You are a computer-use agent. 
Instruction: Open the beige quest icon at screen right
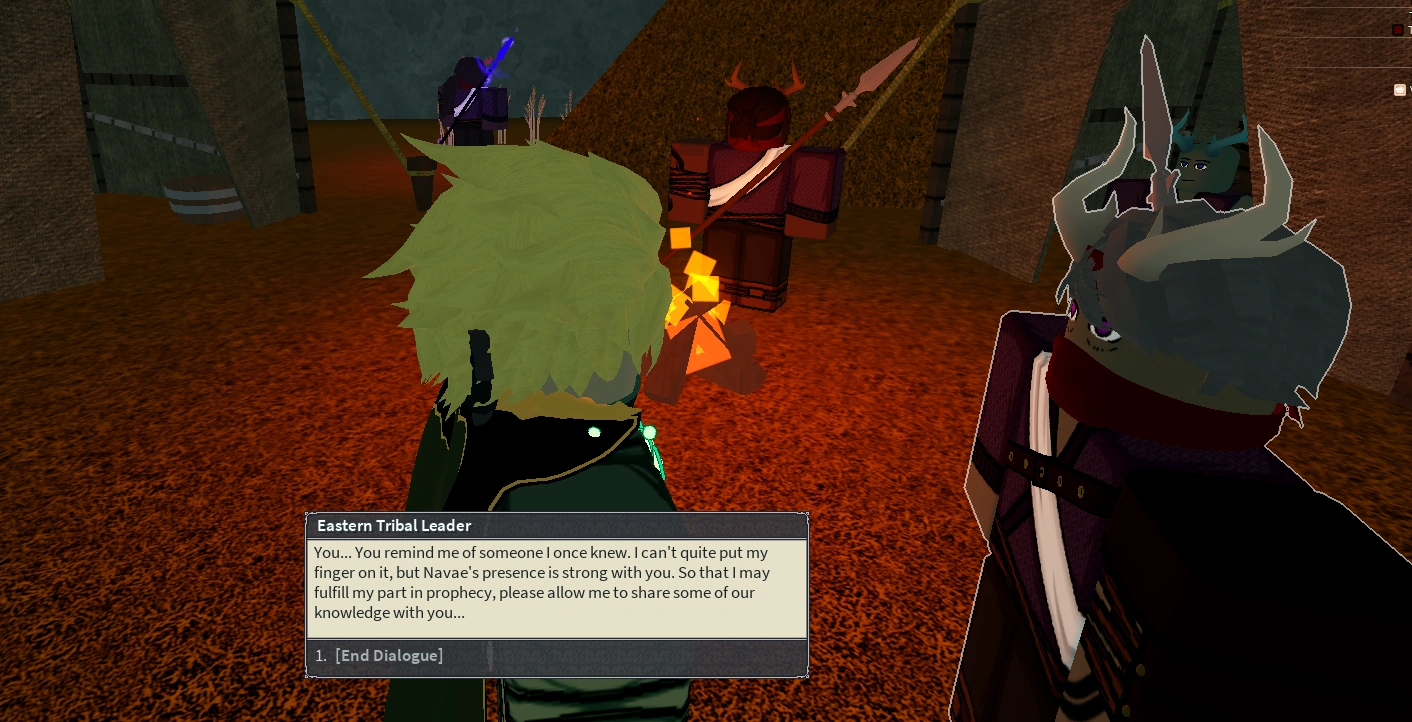coord(1400,90)
